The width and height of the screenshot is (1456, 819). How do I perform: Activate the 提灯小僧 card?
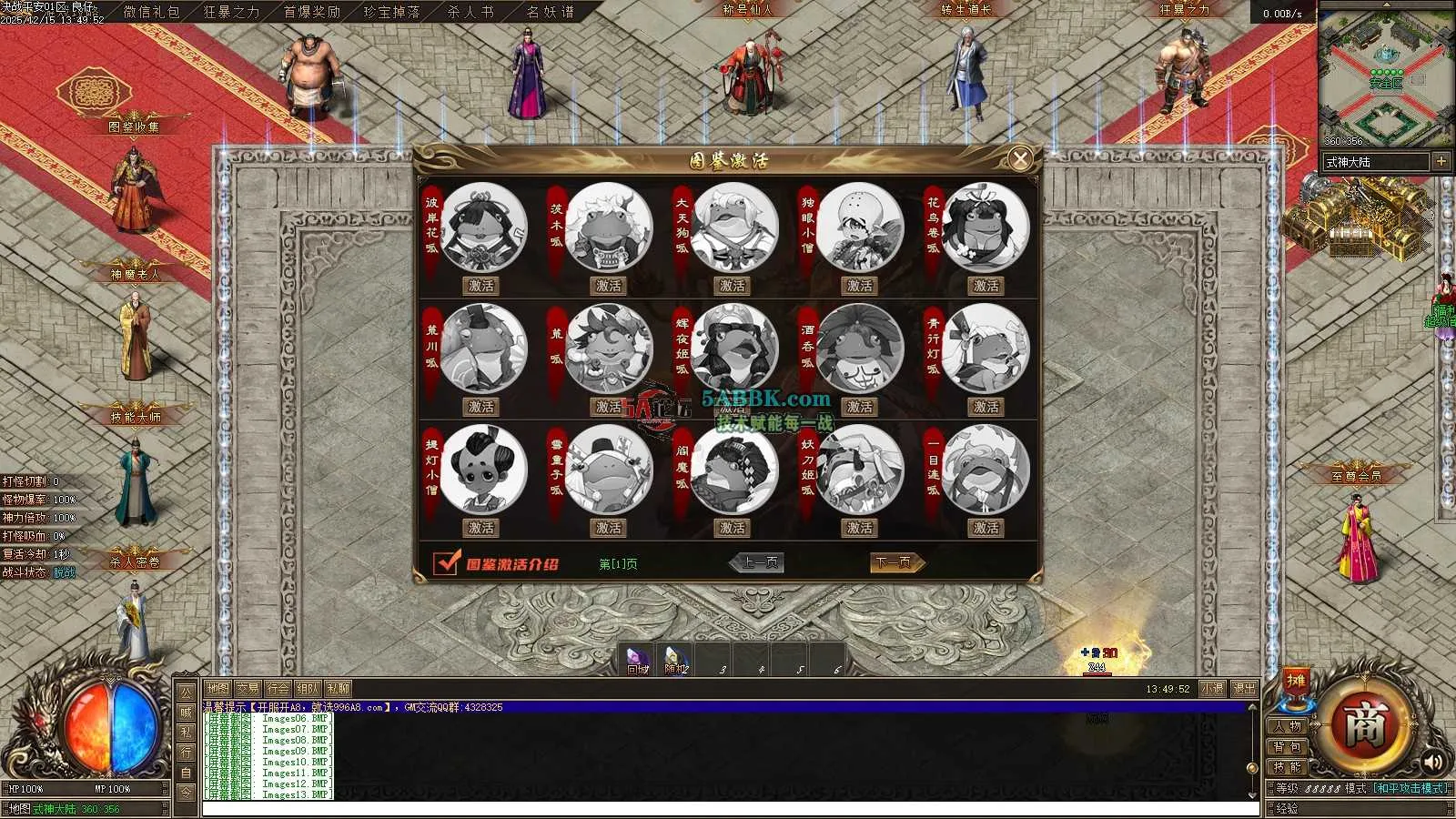coord(481,528)
